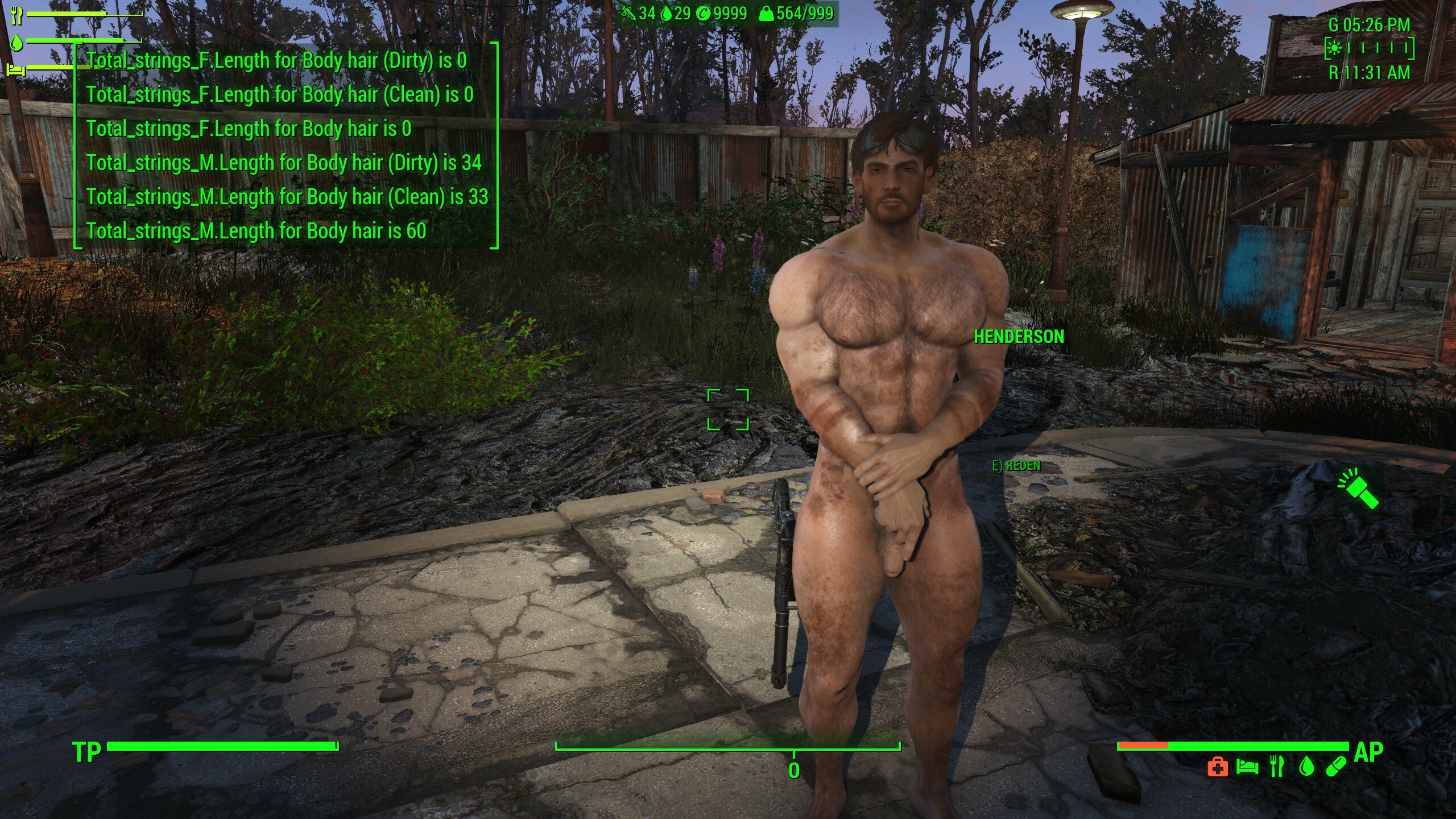
Task: Click the pill icon beside the AP bar
Action: 1336,767
